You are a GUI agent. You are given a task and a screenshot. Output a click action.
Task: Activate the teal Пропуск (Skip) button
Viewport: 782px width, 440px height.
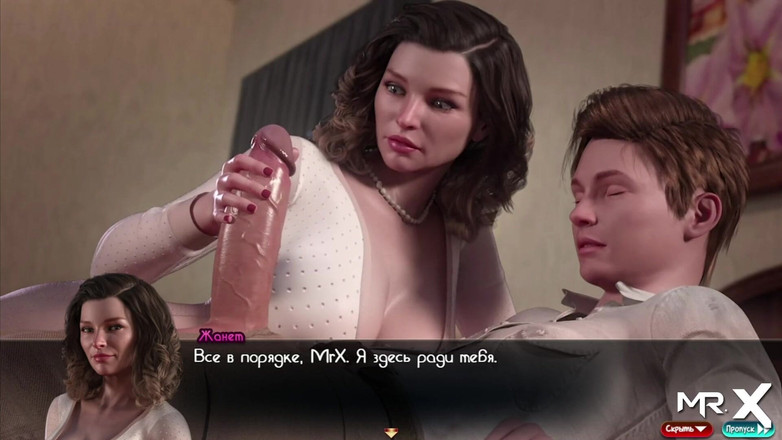[x=746, y=429]
